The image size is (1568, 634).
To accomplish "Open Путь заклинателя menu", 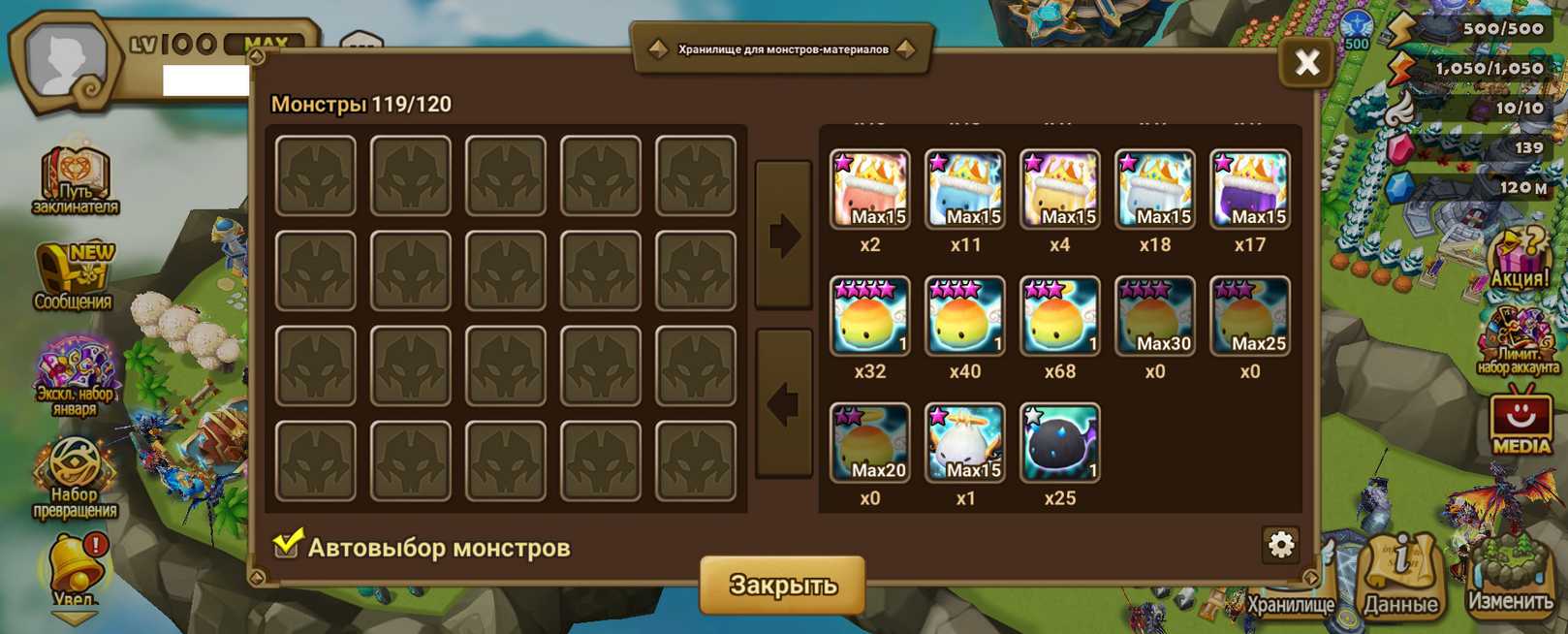I will (75, 180).
